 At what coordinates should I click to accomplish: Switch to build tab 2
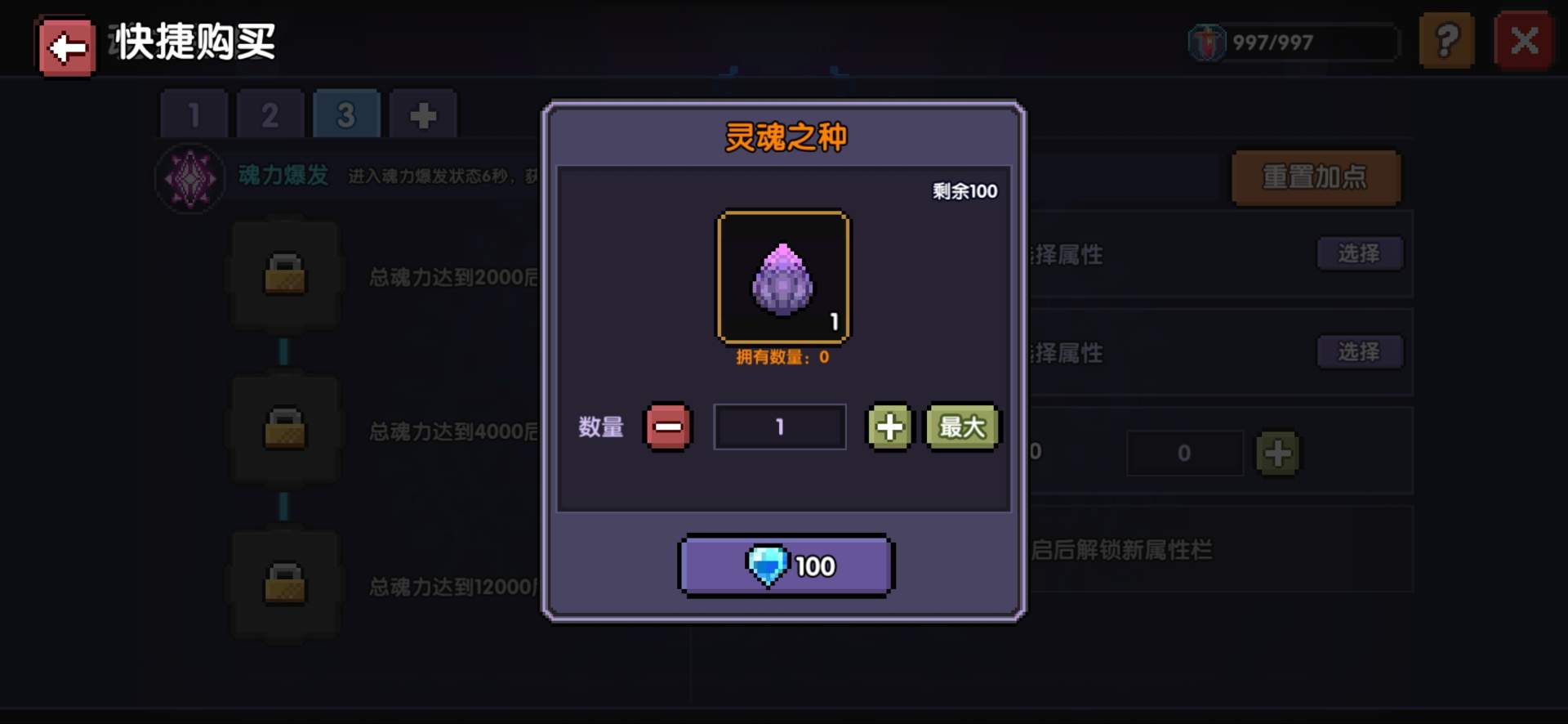270,114
